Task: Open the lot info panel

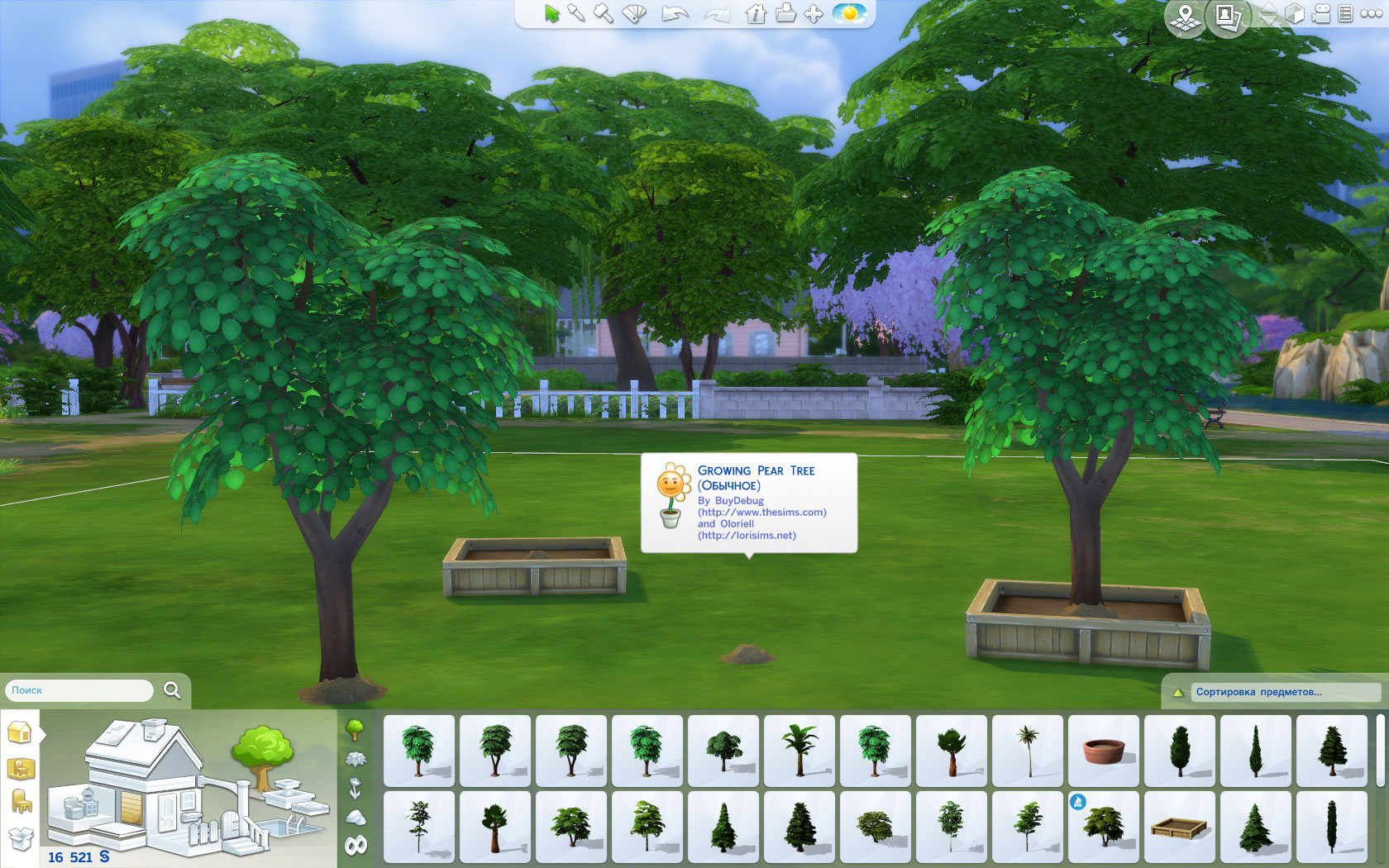Action: coord(756,14)
